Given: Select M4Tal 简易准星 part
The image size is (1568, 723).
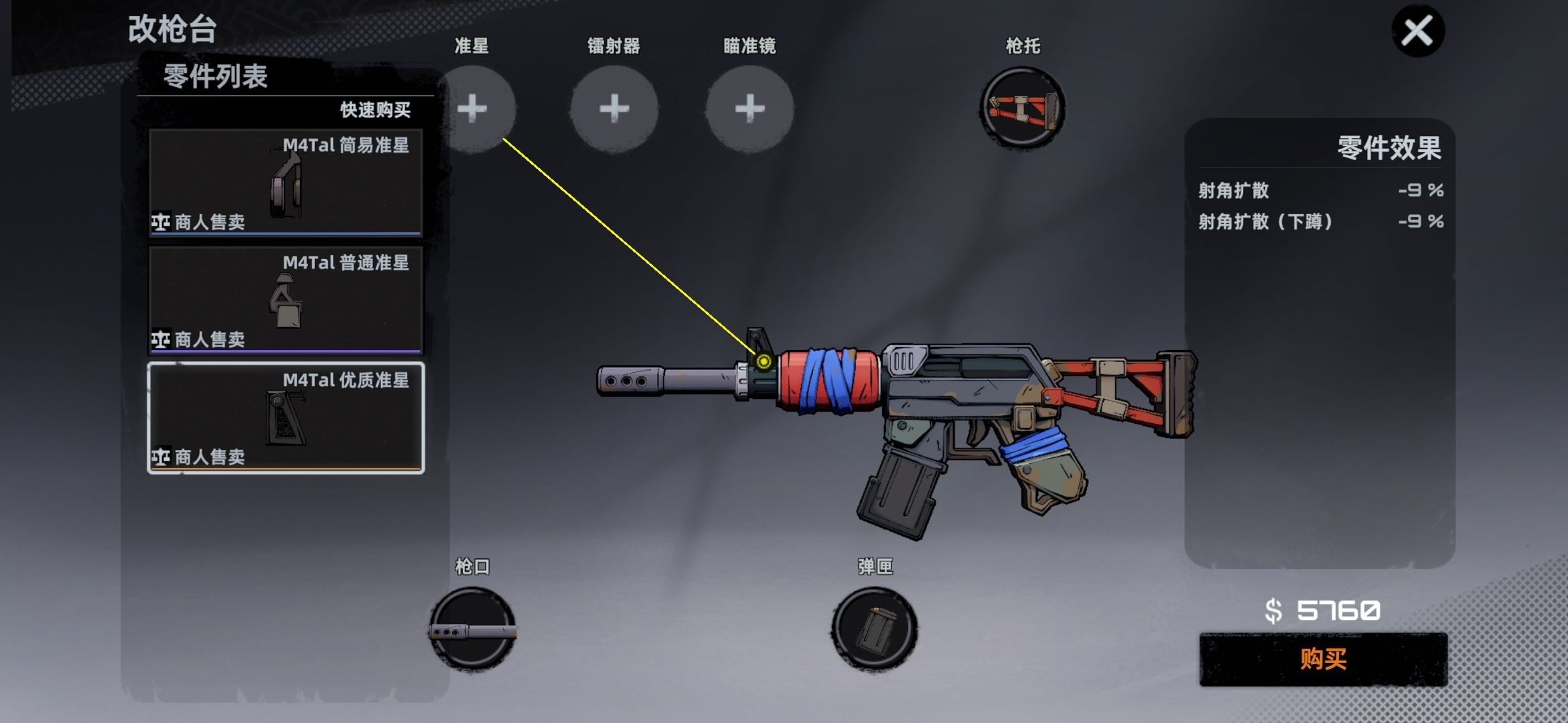Looking at the screenshot, I should pos(285,182).
